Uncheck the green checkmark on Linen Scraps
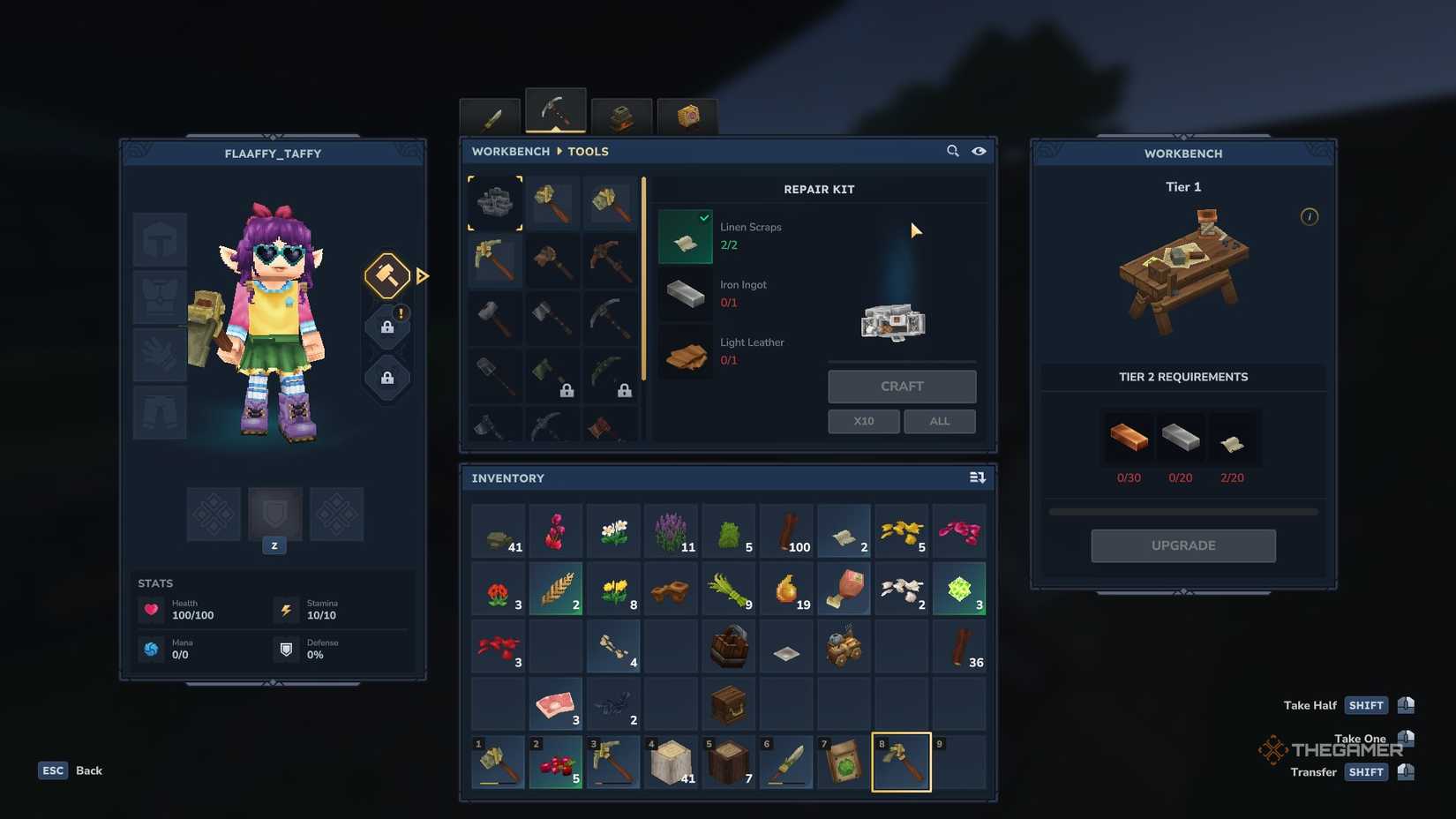Viewport: 1456px width, 819px height. (x=703, y=217)
